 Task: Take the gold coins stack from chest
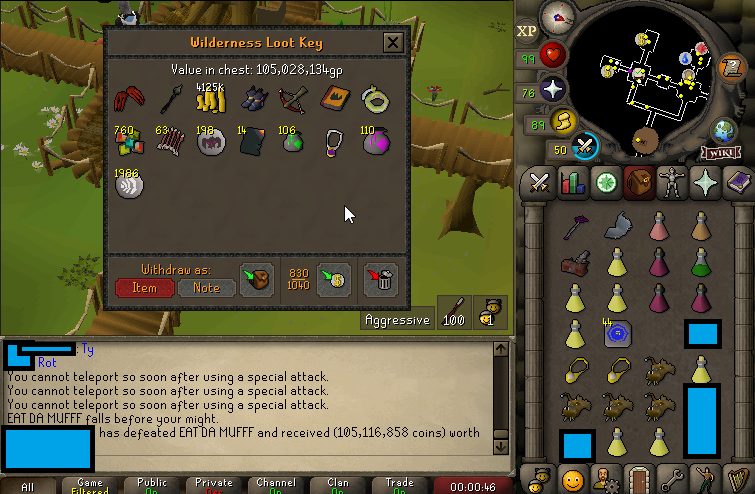(210, 99)
